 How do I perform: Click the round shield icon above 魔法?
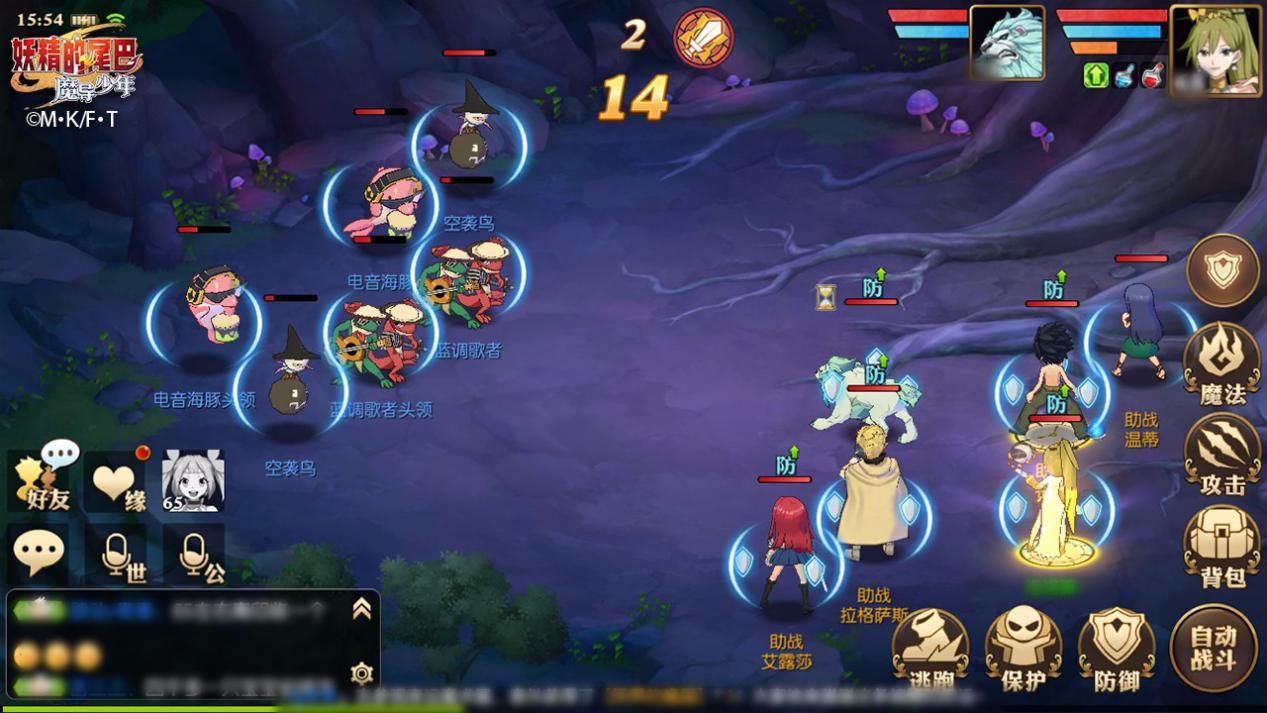point(1223,270)
